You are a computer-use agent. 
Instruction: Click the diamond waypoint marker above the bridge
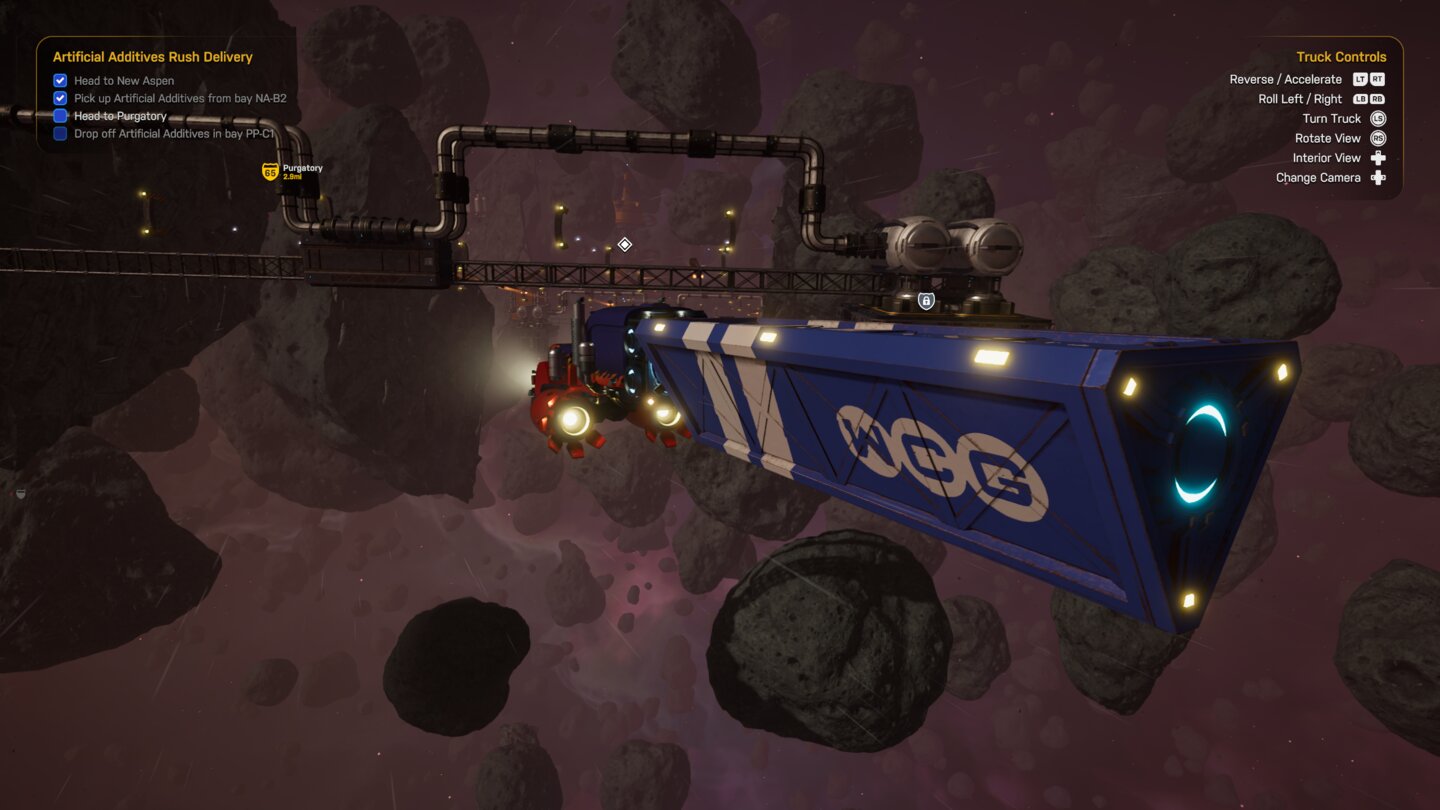coord(623,243)
